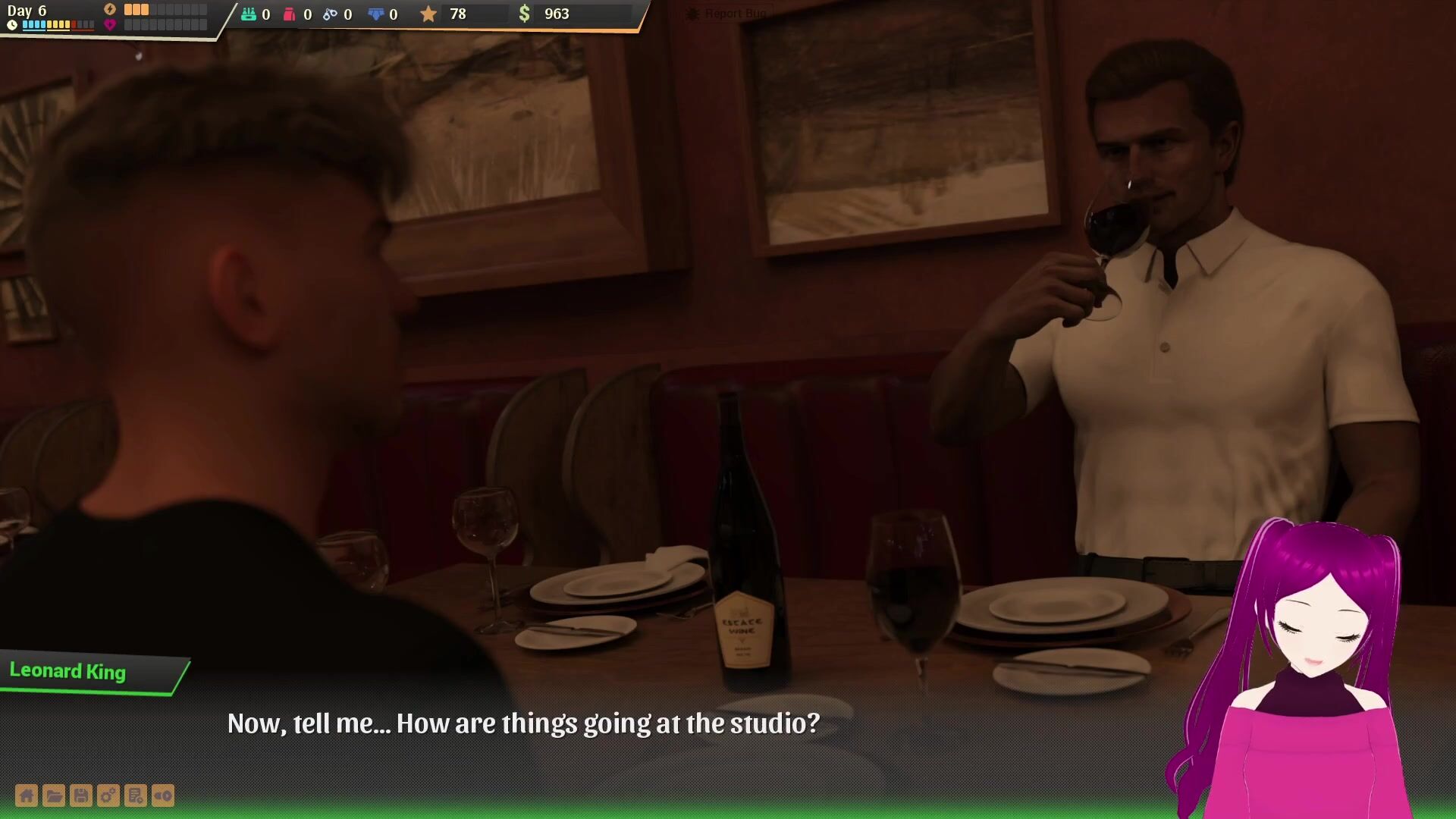The height and width of the screenshot is (819, 1456).
Task: Open settings via the gears icon
Action: coord(108,795)
